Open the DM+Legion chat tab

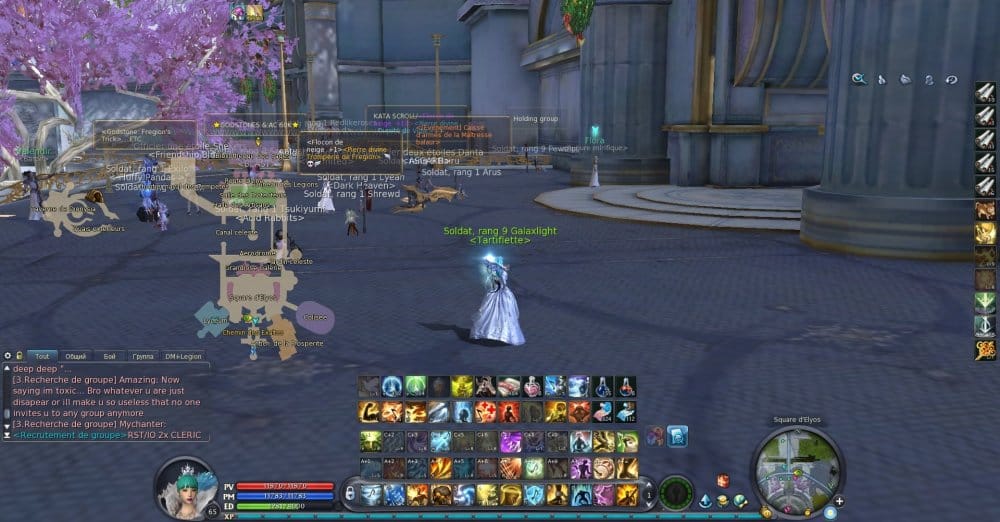[x=183, y=356]
